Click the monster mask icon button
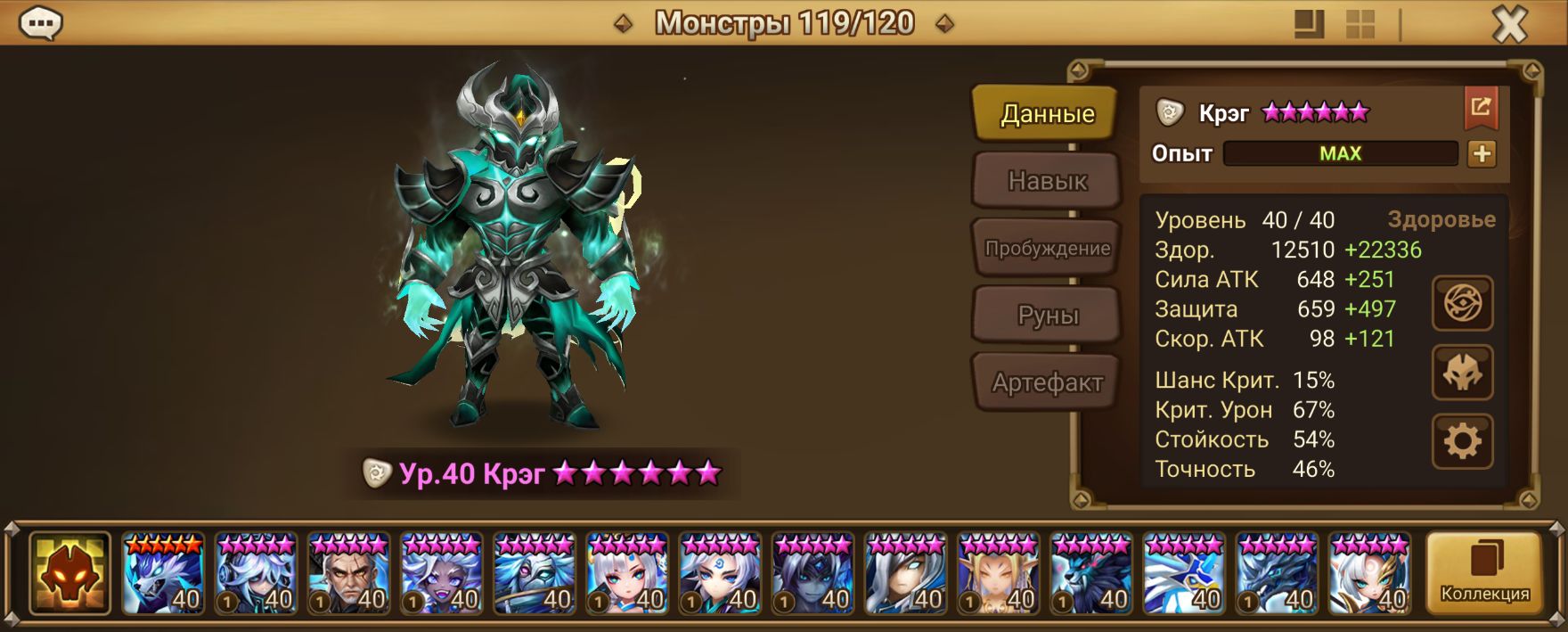Viewport: 1568px width, 632px height. tap(1462, 373)
